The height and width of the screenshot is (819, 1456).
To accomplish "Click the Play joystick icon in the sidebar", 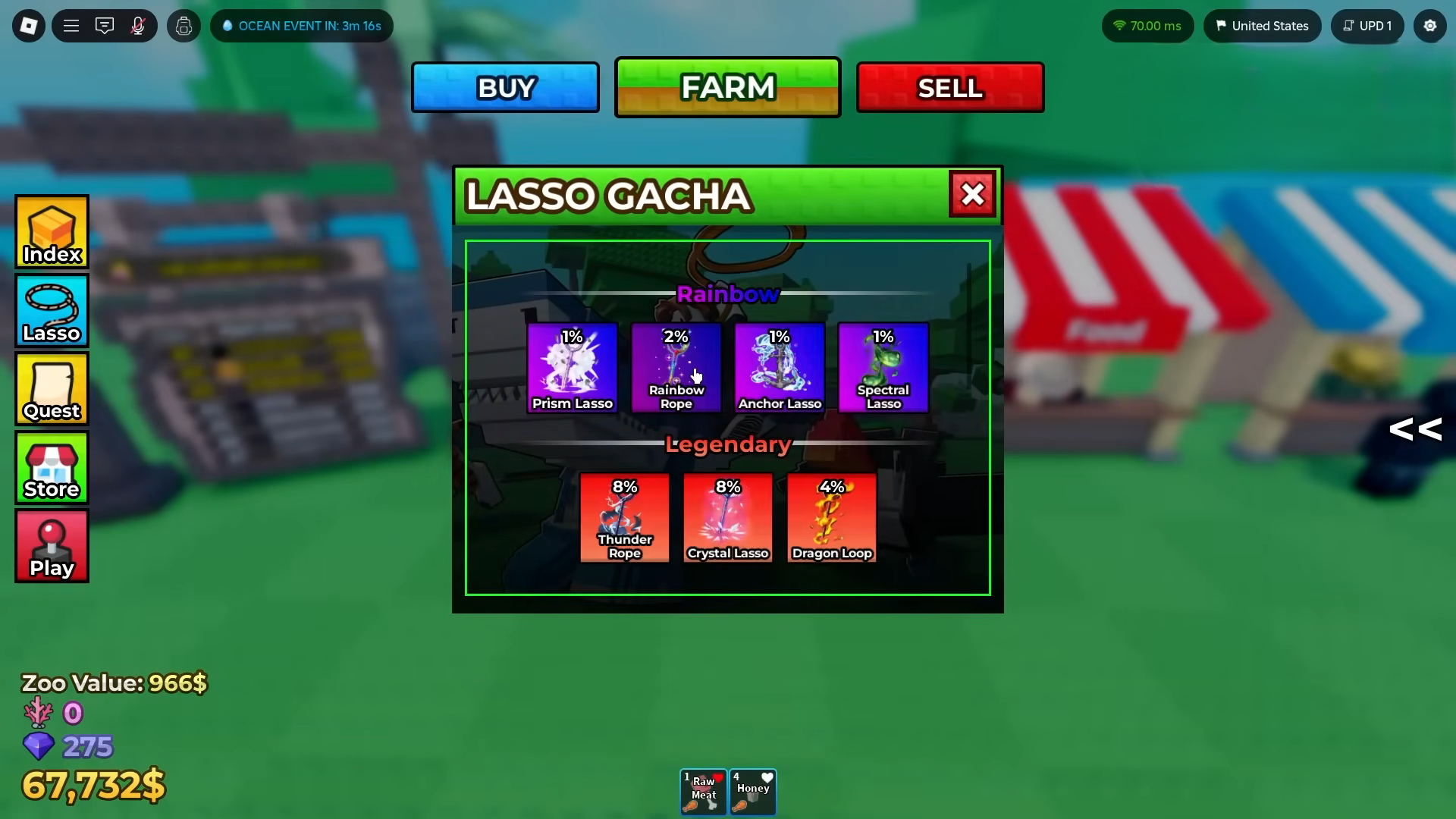I will pyautogui.click(x=51, y=545).
